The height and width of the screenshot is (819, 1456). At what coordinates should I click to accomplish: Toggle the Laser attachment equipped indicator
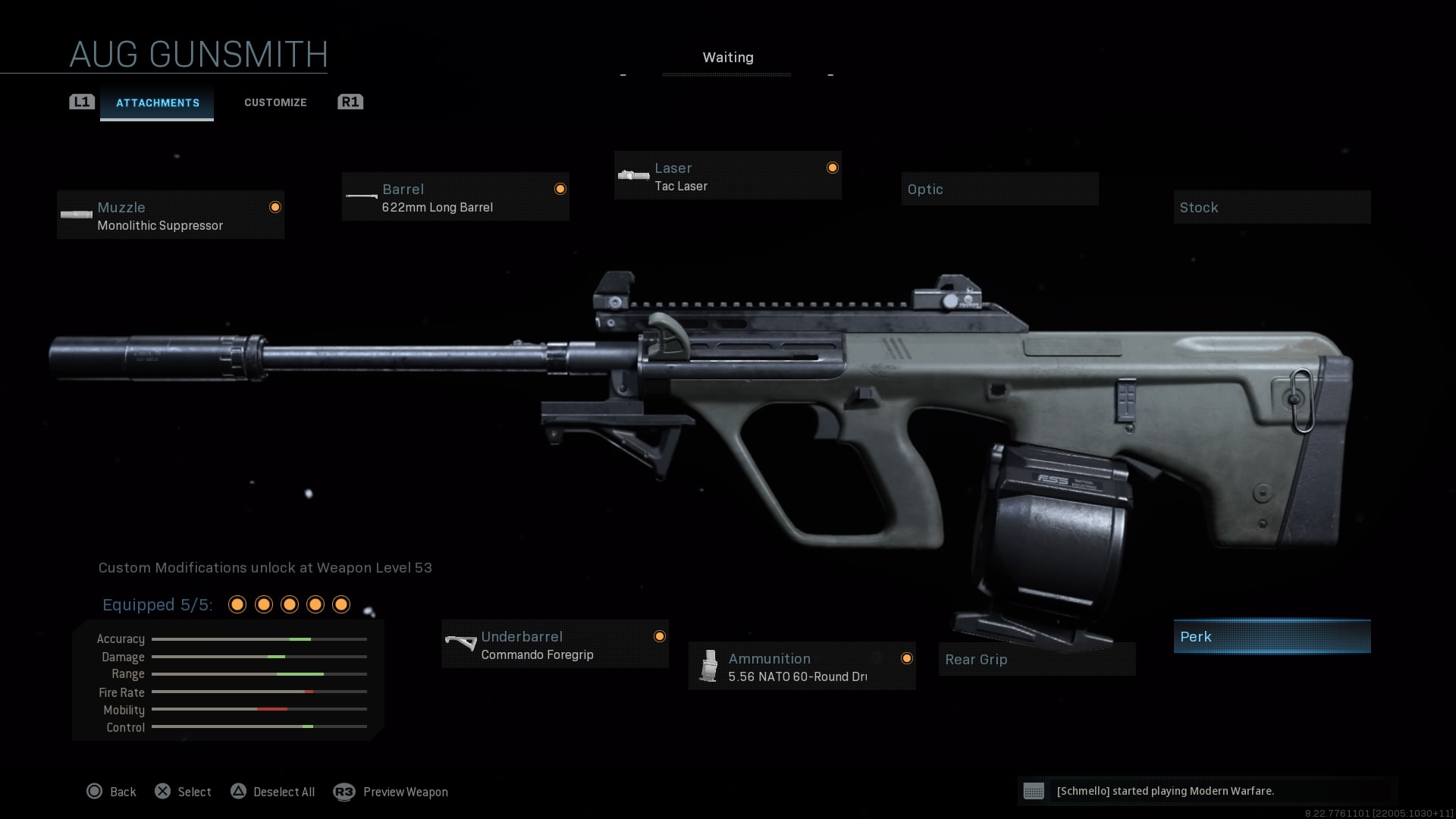click(x=832, y=168)
